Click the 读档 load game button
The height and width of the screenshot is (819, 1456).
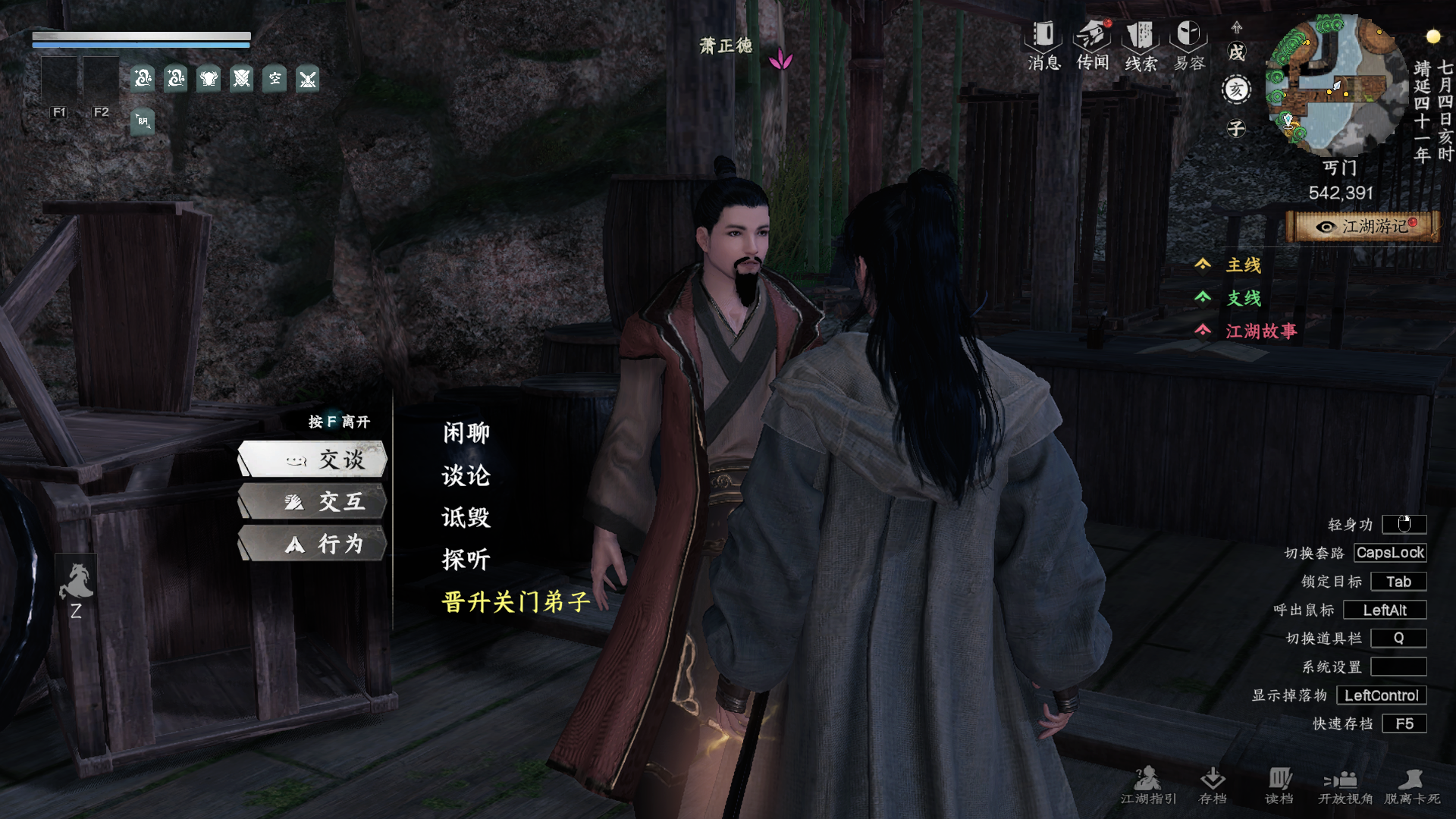point(1279,785)
